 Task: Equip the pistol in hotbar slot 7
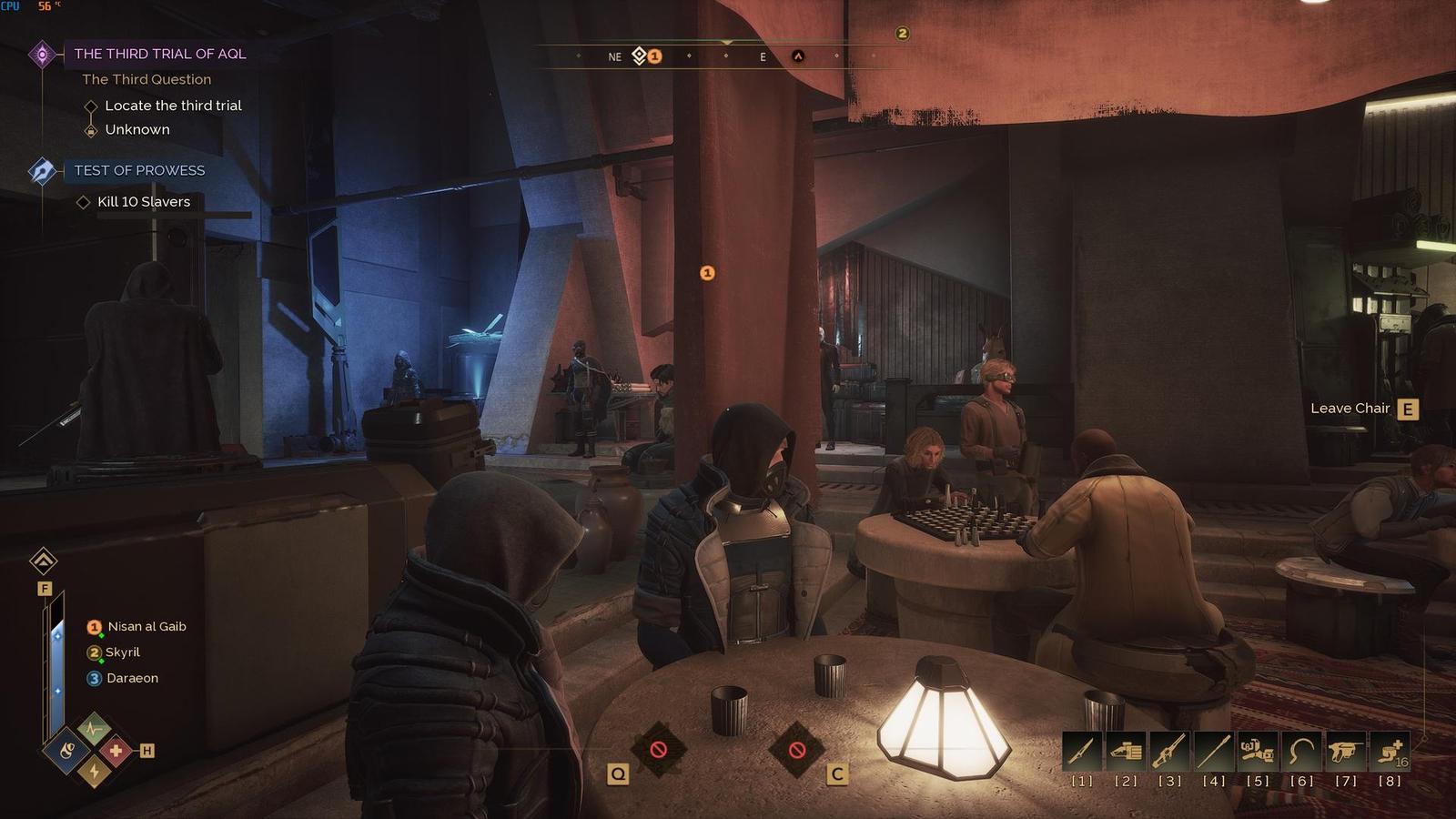[x=1345, y=752]
